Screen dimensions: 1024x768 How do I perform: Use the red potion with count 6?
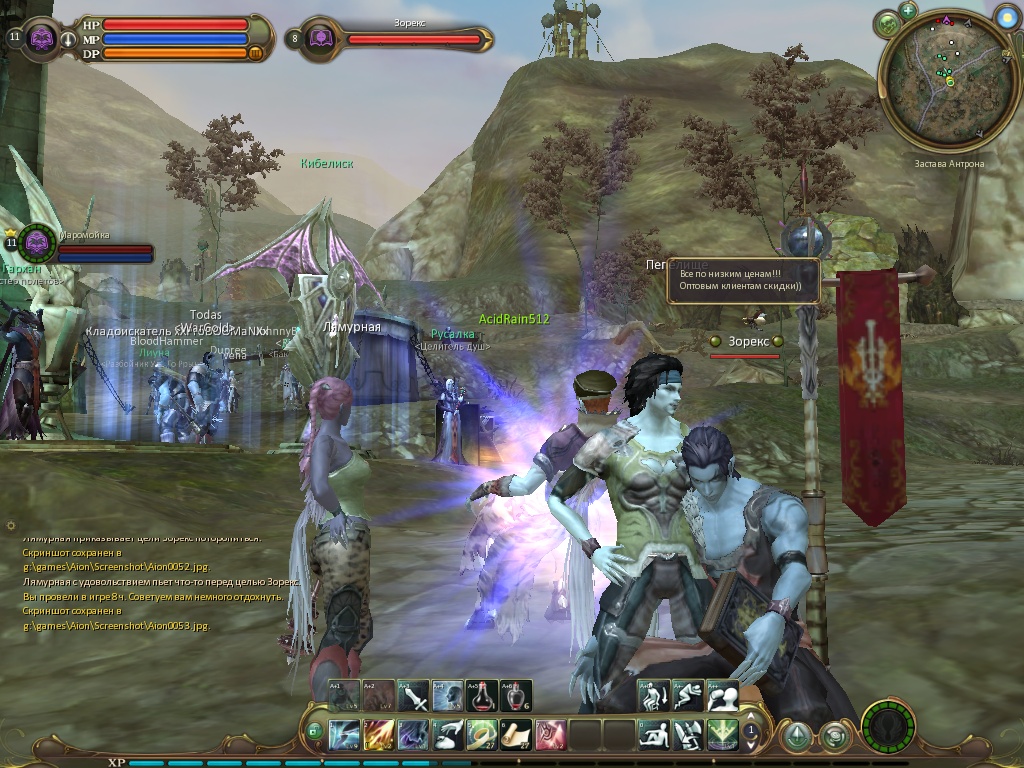tap(515, 695)
